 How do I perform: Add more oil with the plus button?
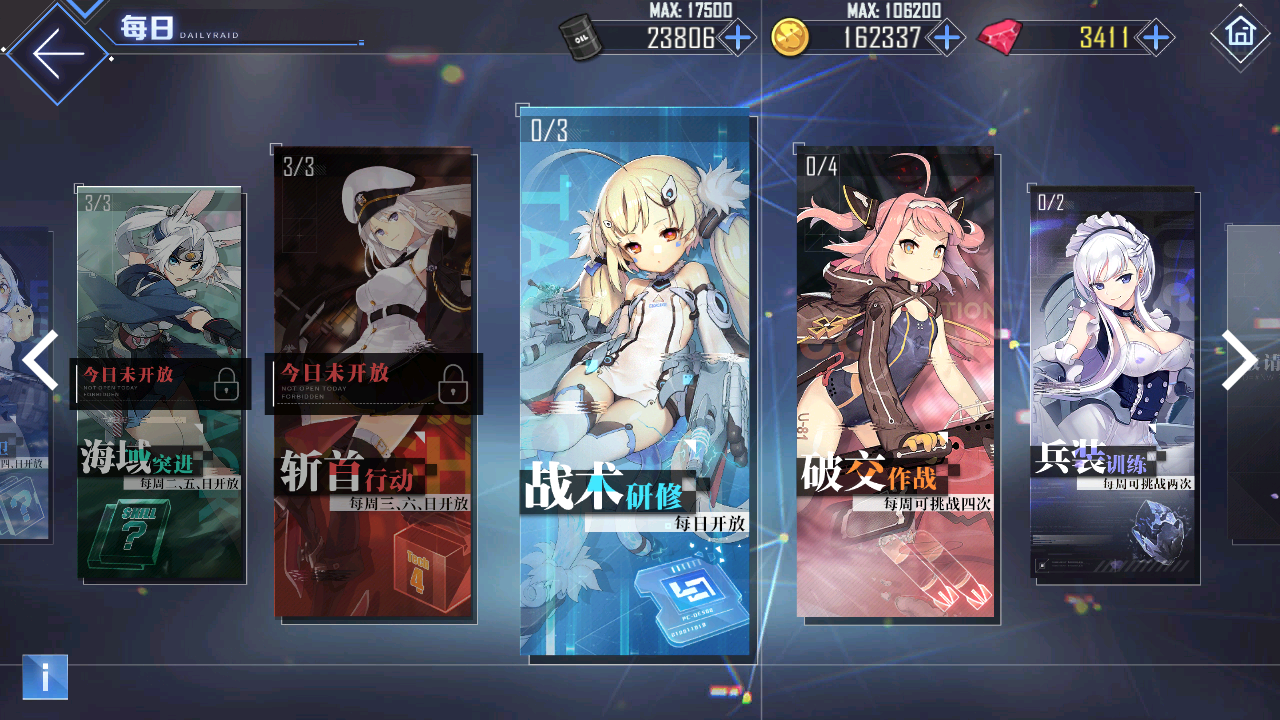(738, 38)
